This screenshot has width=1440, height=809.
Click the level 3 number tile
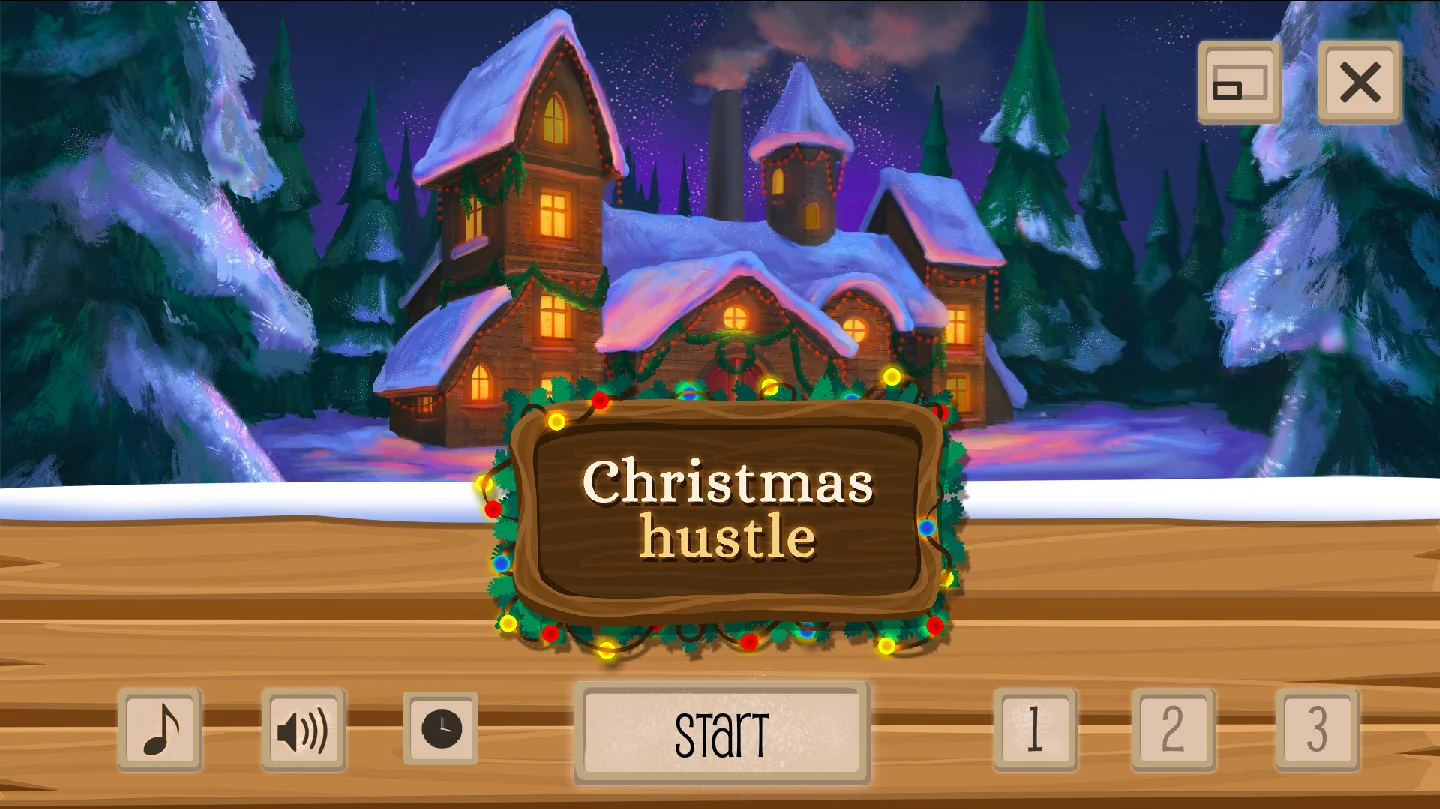1314,731
